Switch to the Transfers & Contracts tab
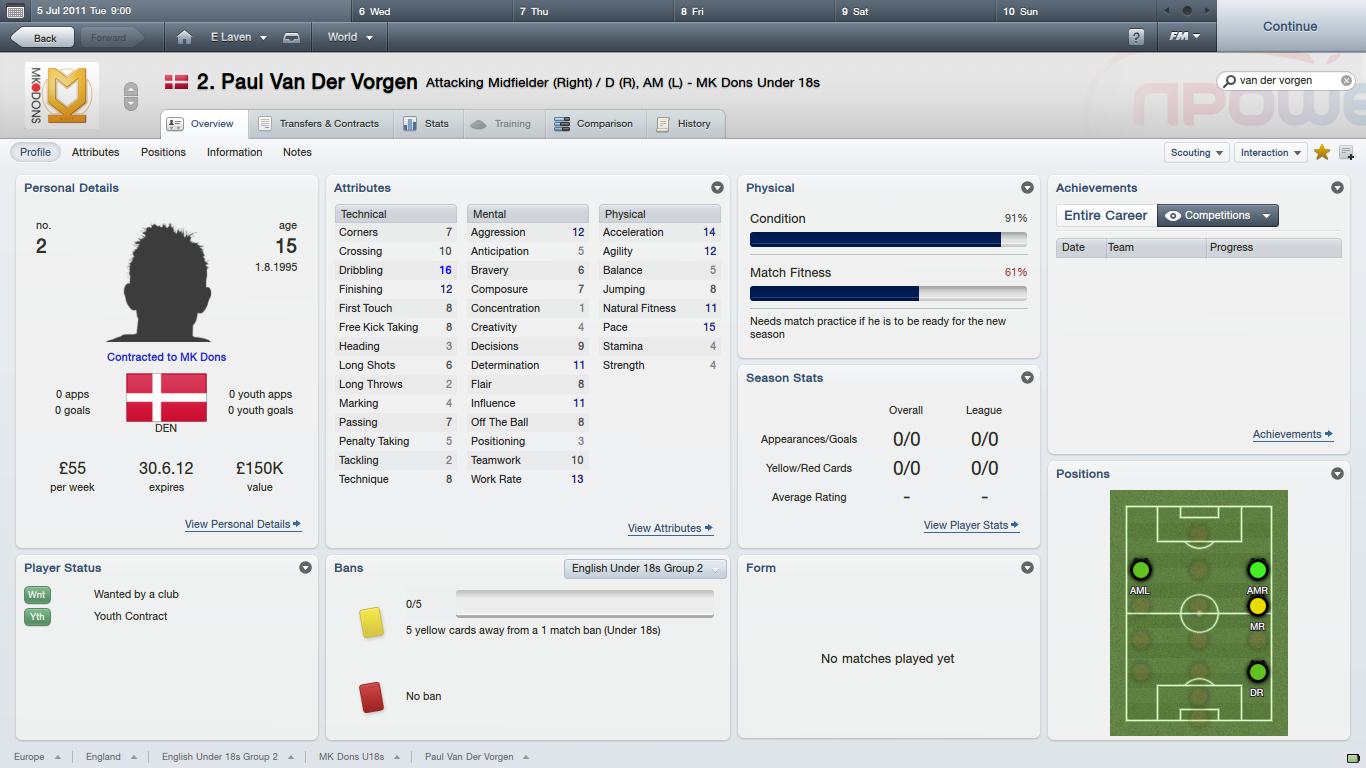This screenshot has height=768, width=1366. pyautogui.click(x=319, y=124)
